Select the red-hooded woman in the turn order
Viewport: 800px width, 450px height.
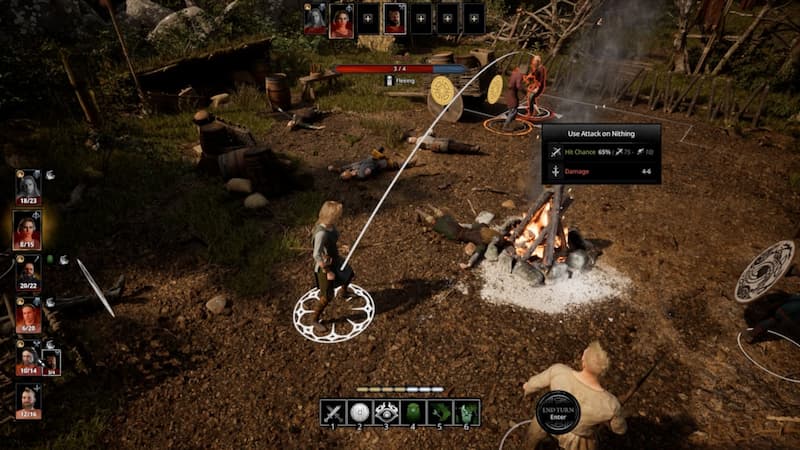342,18
